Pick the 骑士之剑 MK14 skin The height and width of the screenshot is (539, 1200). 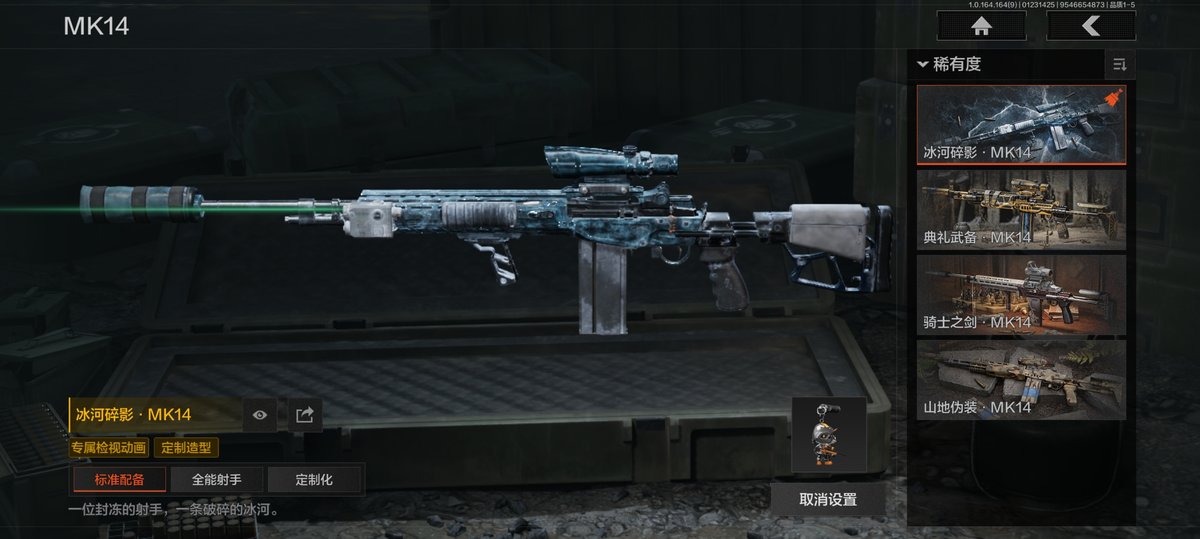(1021, 295)
